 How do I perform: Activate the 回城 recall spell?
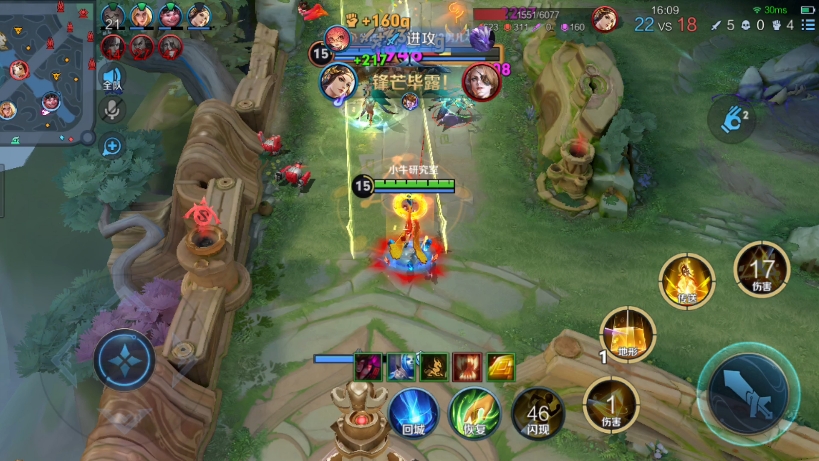tap(413, 411)
